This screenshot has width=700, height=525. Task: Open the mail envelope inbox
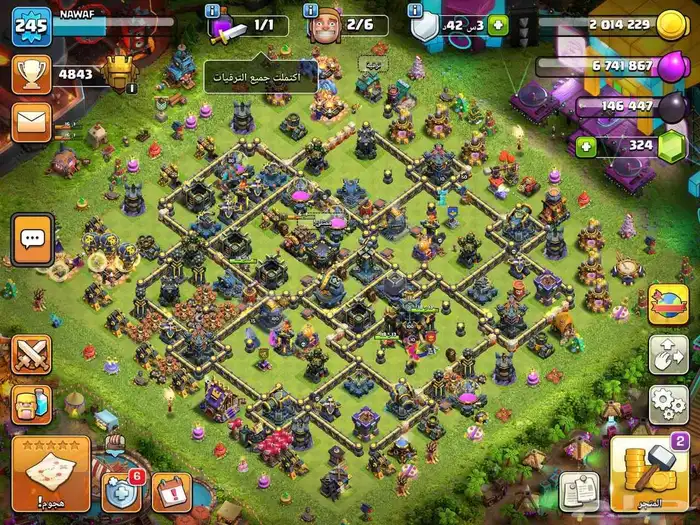pos(32,122)
